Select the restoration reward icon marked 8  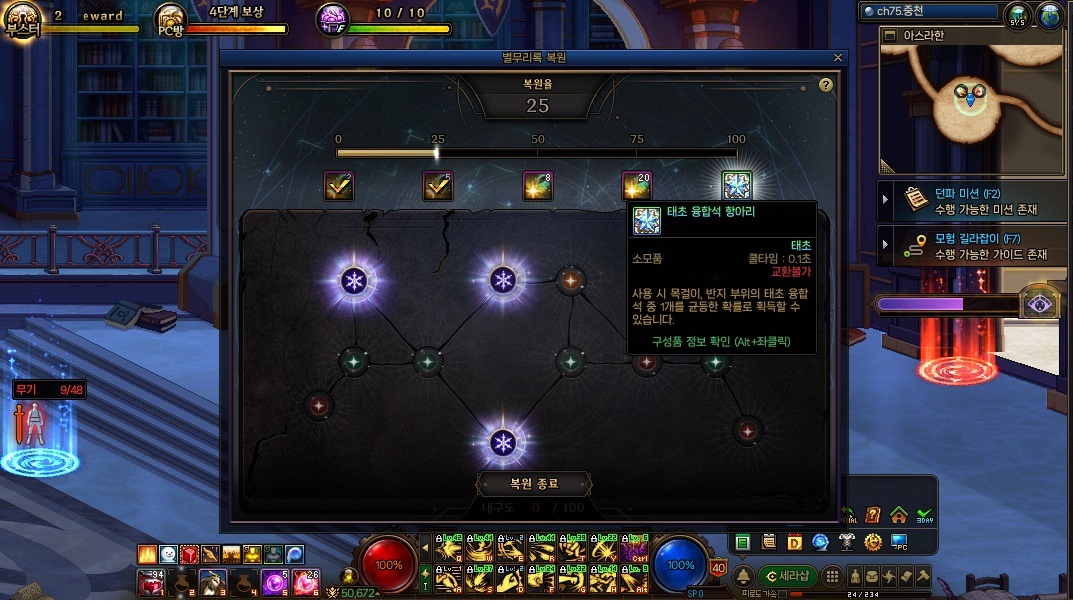[538, 185]
